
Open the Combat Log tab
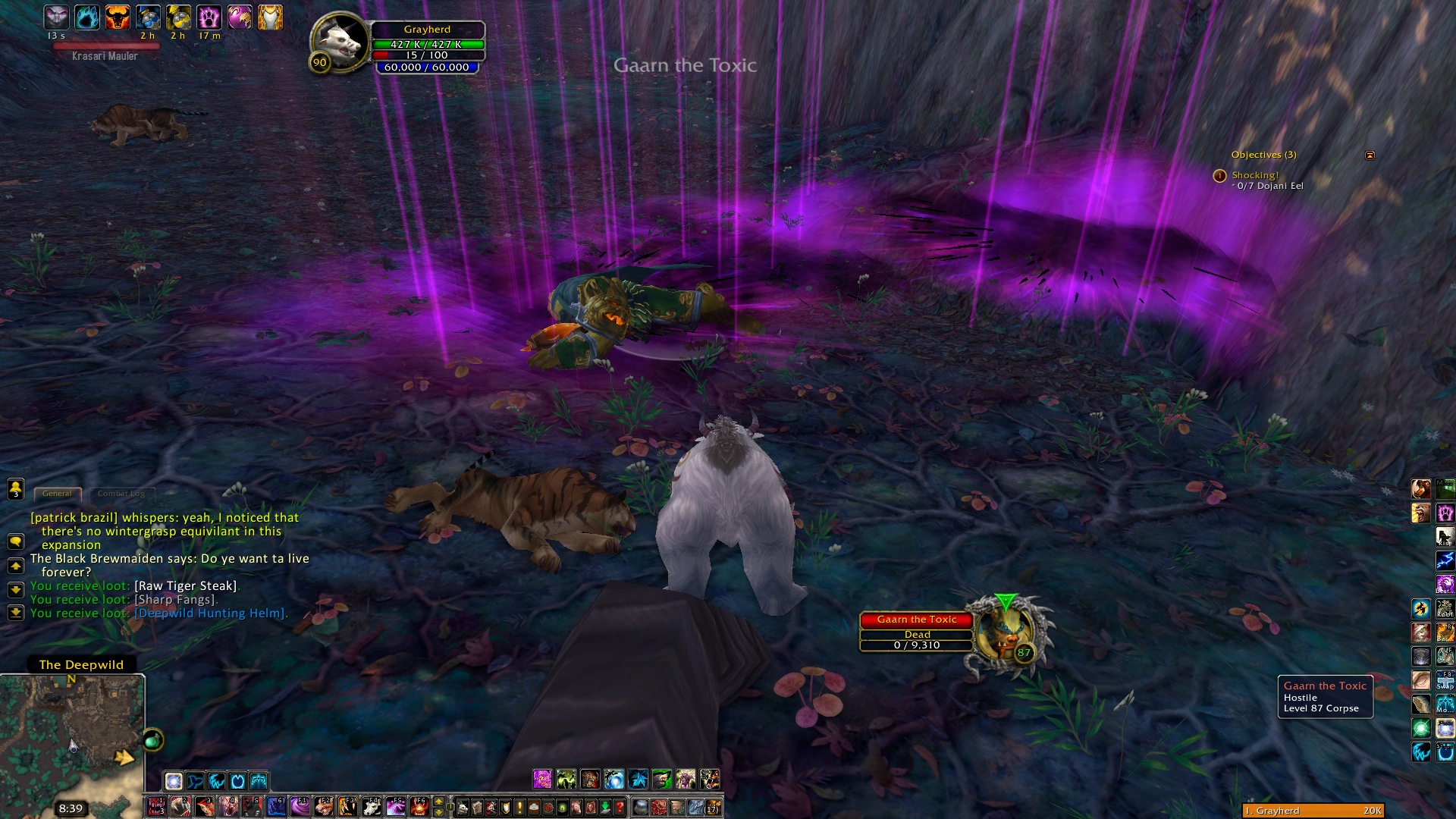[x=121, y=494]
